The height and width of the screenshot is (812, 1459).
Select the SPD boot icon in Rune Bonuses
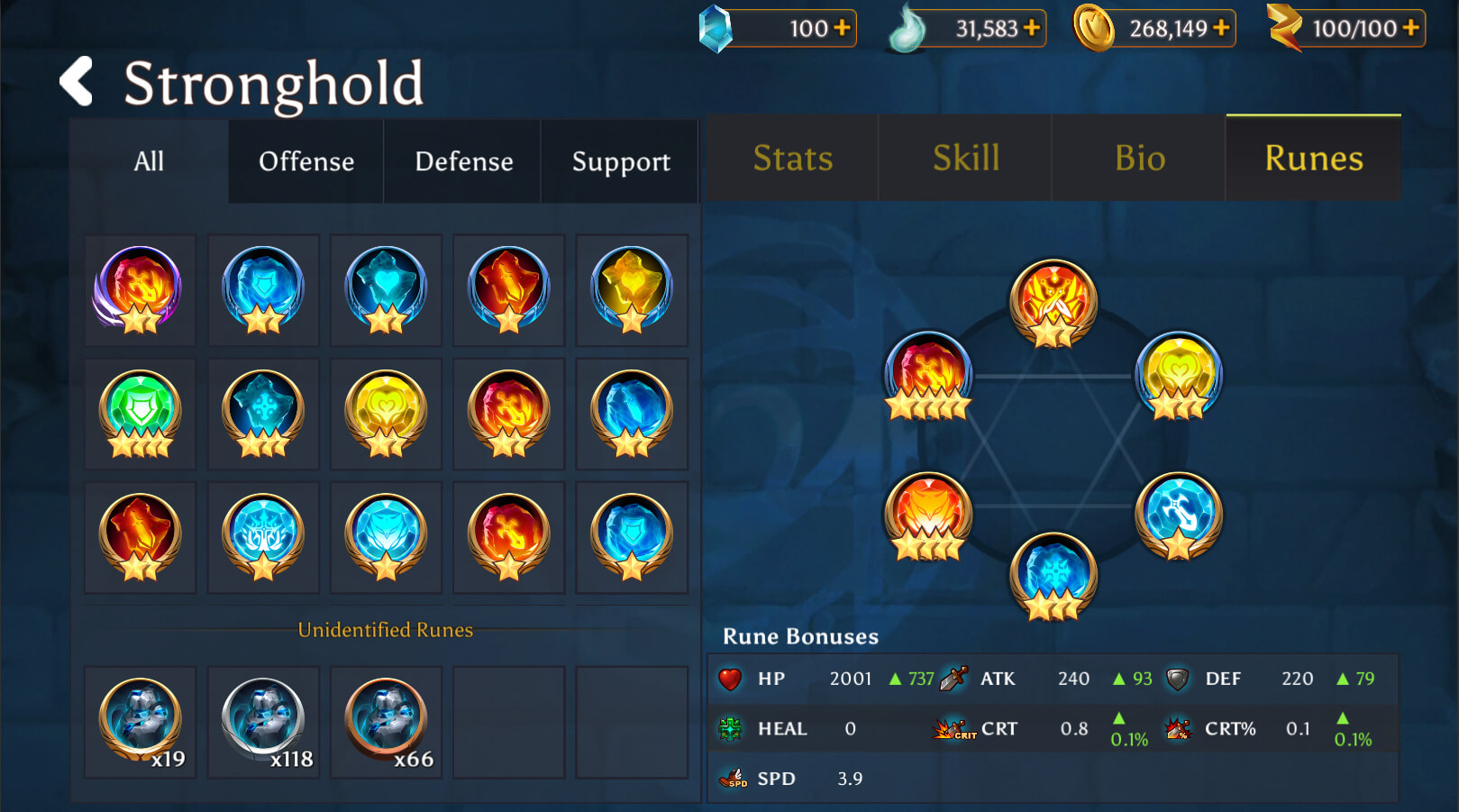pos(731,779)
